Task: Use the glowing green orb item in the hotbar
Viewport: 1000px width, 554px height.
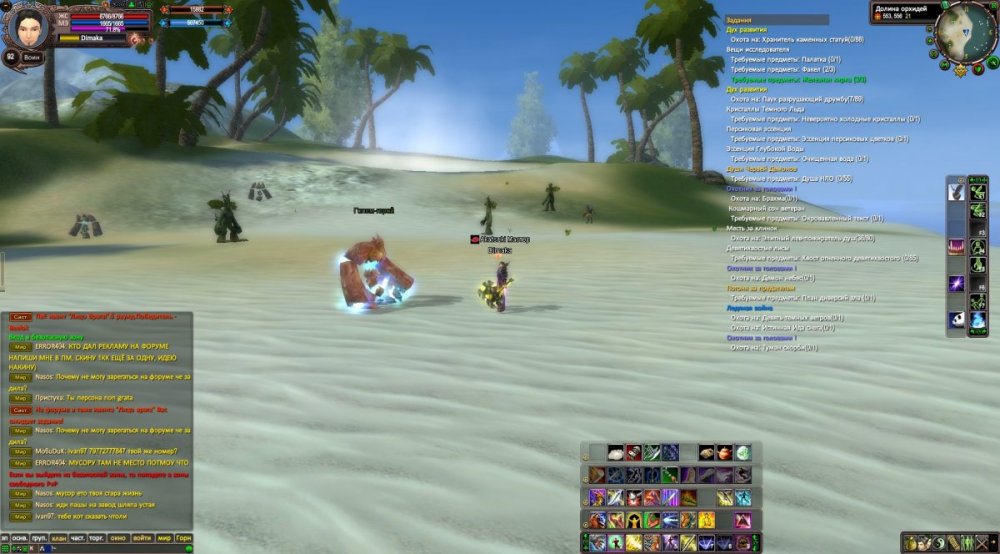Action: 743,453
